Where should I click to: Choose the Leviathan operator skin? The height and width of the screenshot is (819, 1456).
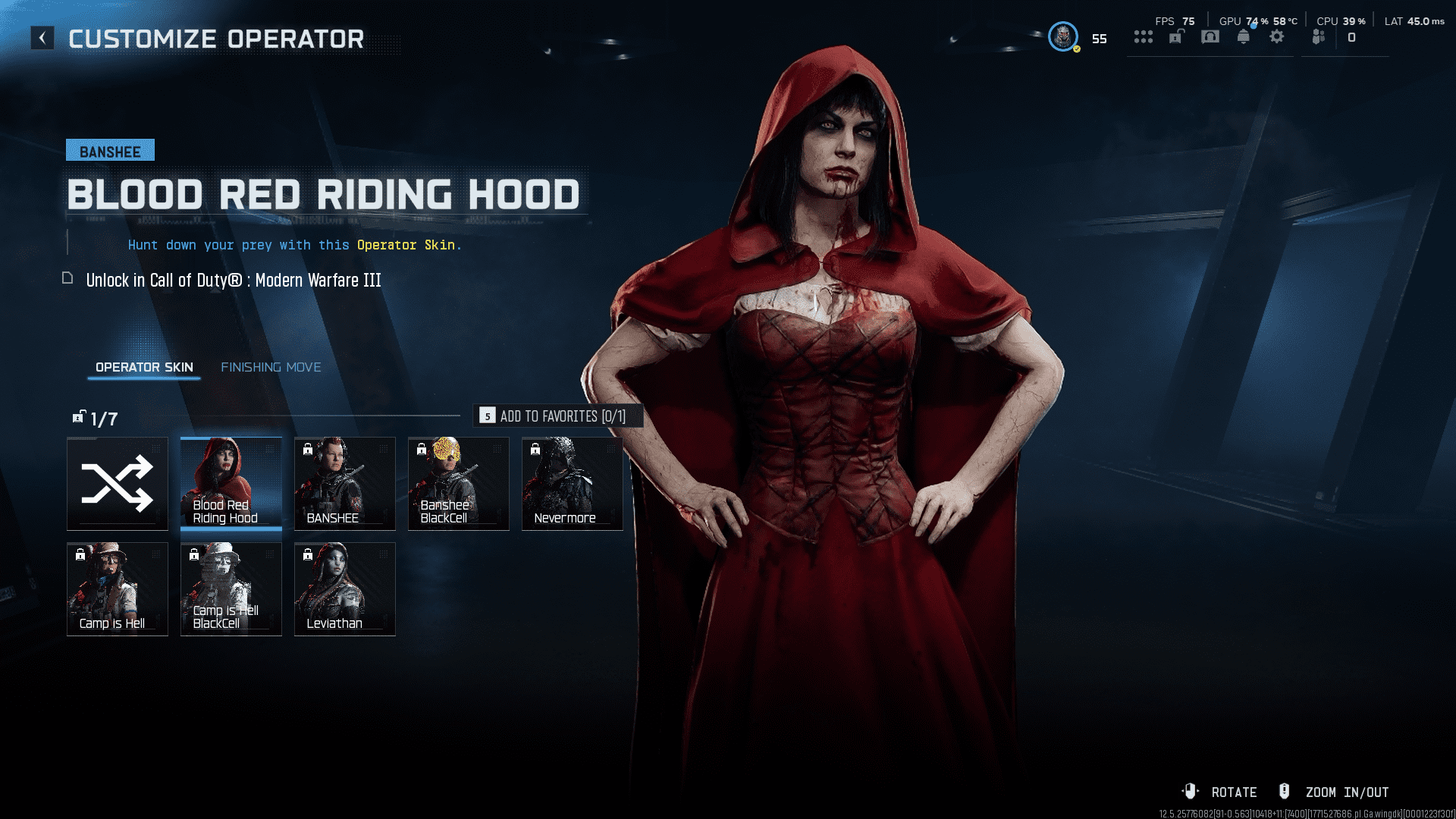(345, 589)
